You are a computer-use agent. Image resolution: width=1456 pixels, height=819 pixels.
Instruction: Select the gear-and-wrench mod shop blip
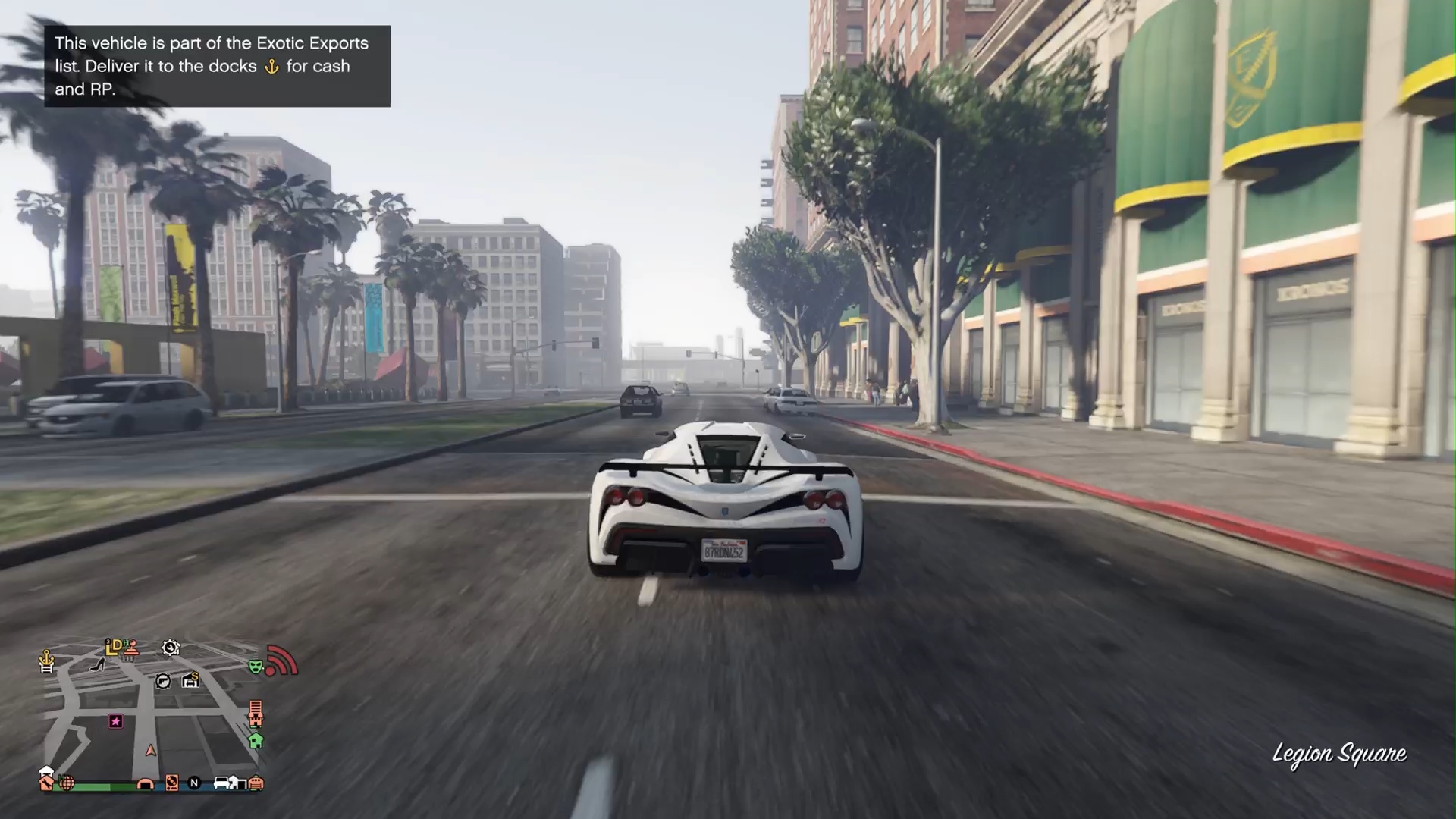click(x=171, y=648)
